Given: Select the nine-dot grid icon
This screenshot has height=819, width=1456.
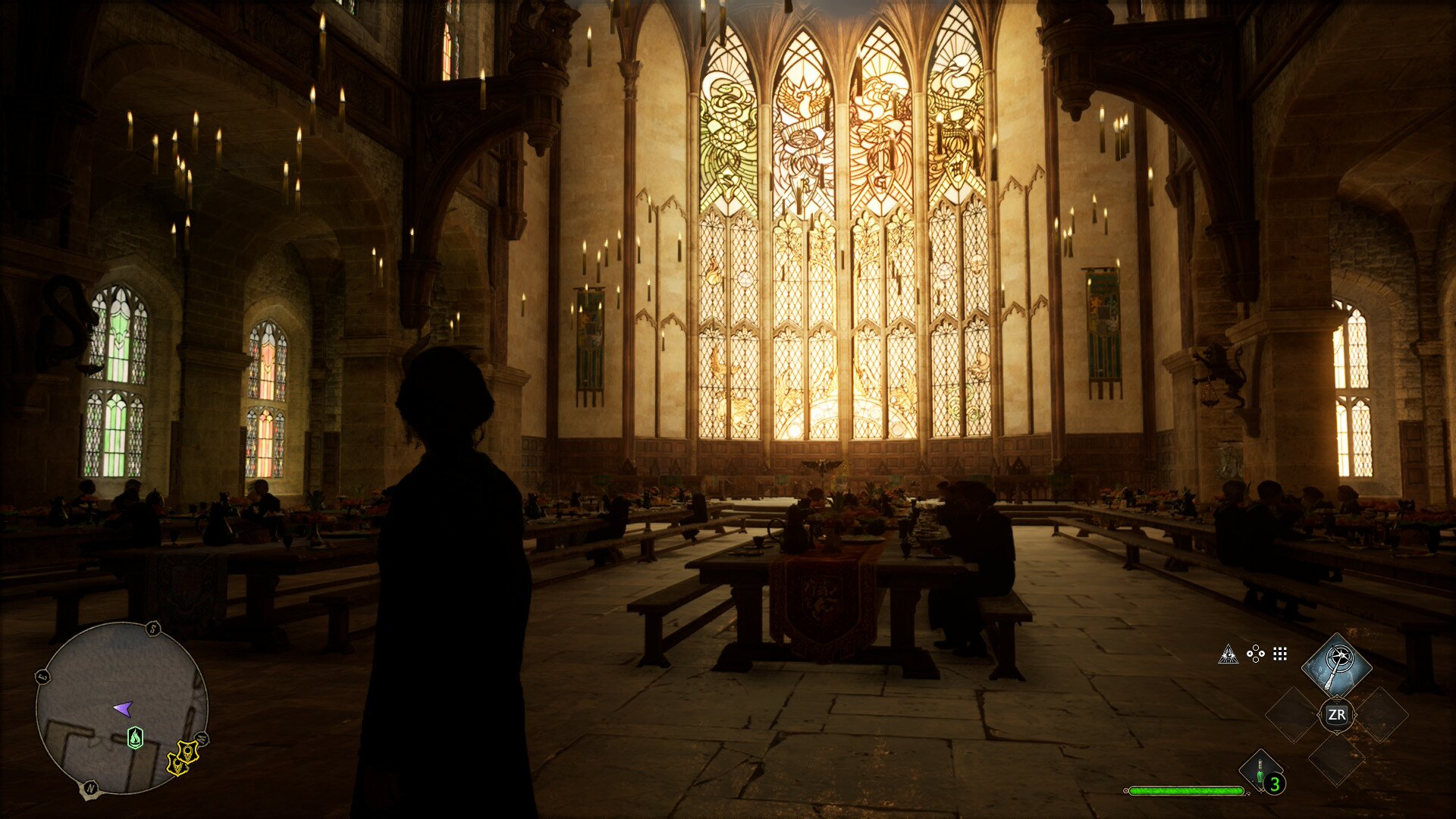Looking at the screenshot, I should pyautogui.click(x=1280, y=654).
